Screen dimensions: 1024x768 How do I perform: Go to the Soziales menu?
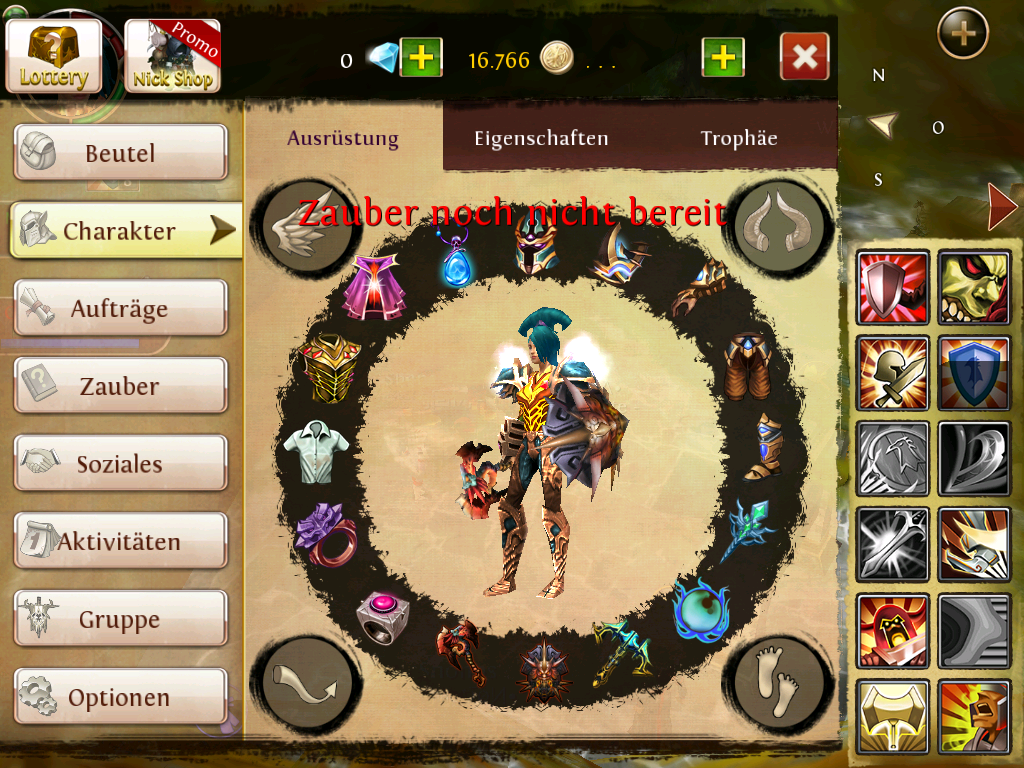tap(120, 464)
